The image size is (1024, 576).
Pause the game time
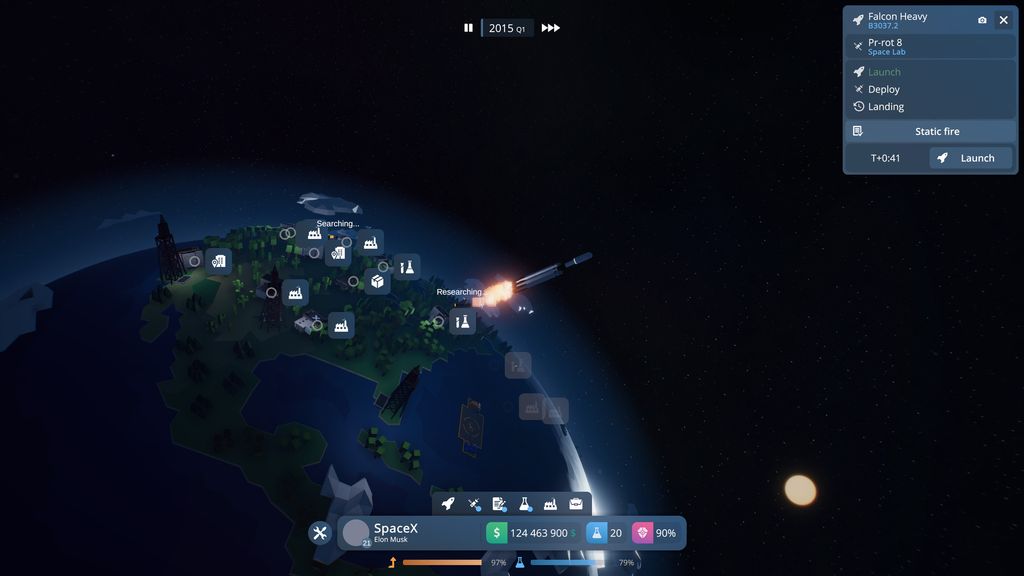[x=468, y=28]
